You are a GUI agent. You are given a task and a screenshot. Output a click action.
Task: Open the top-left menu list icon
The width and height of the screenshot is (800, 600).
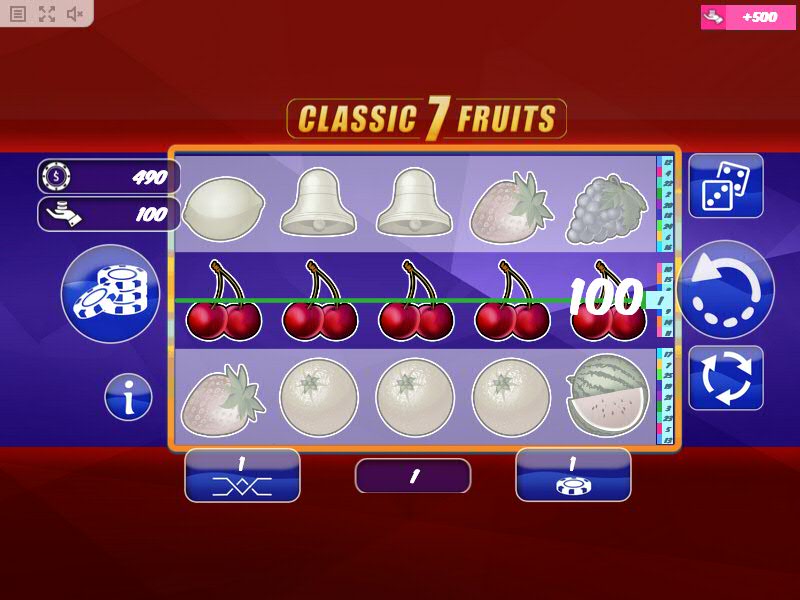point(18,14)
